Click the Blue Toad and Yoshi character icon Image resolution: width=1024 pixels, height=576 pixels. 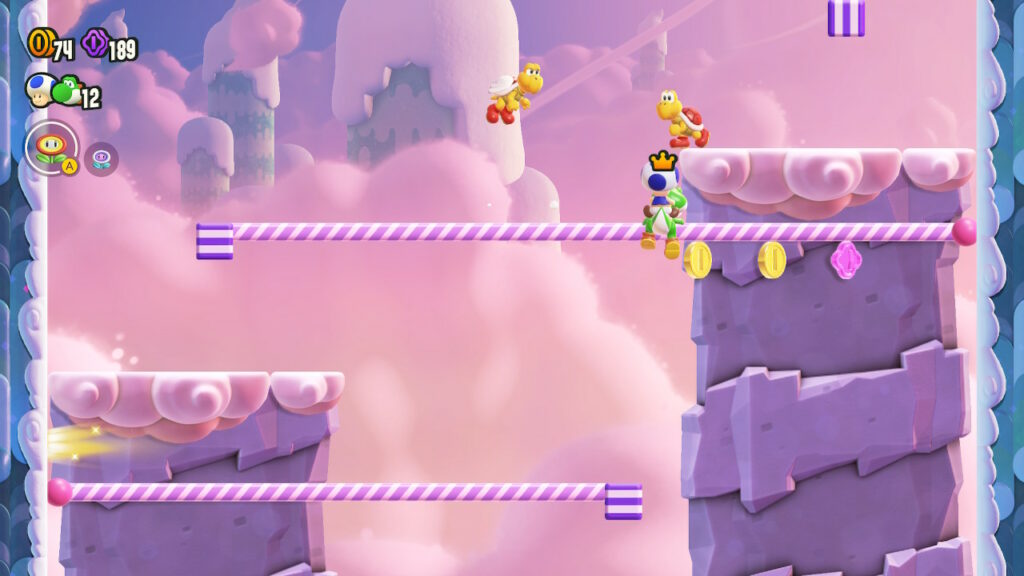point(53,90)
